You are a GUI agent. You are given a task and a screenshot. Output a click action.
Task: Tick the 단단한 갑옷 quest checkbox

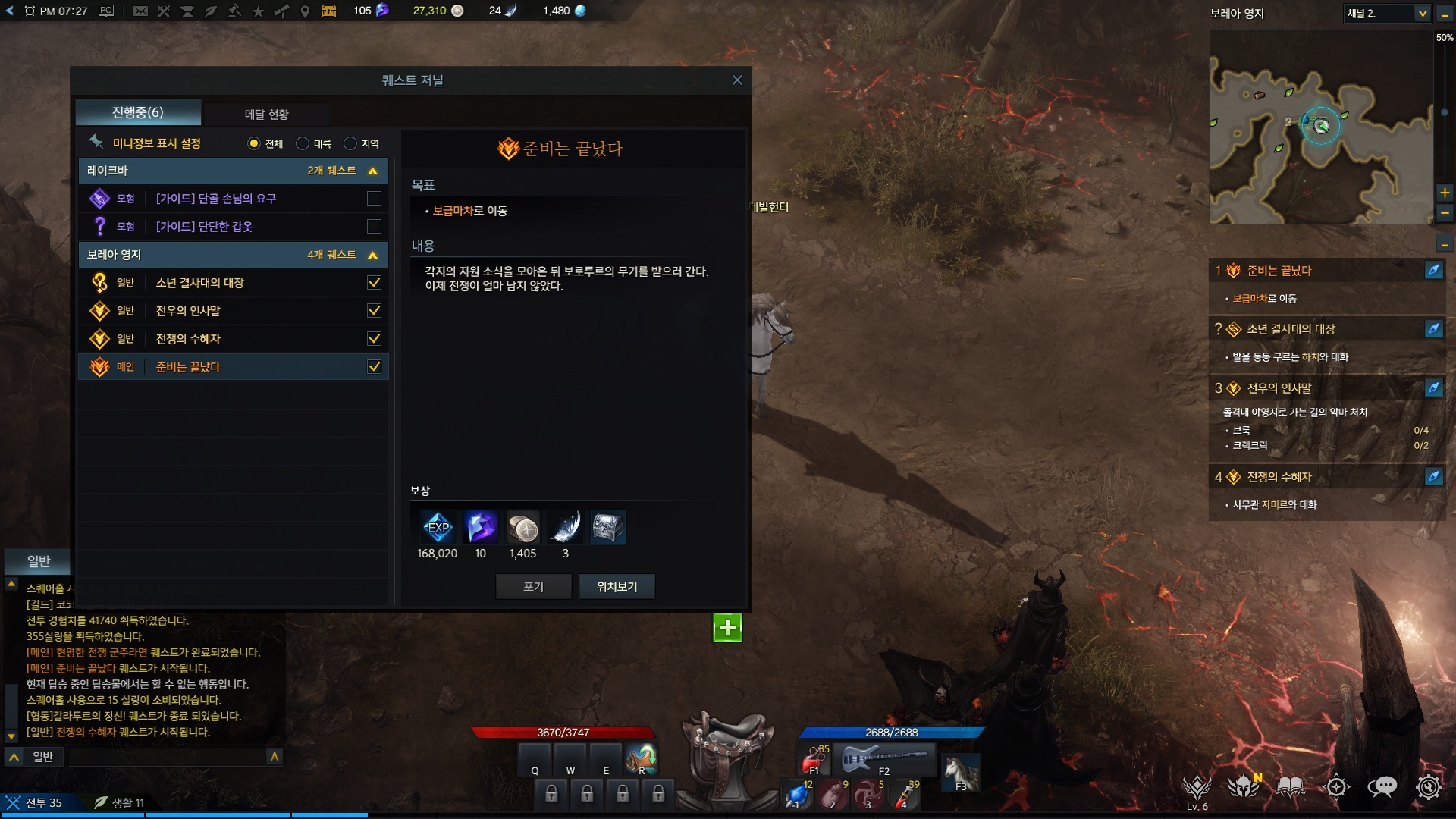(374, 227)
